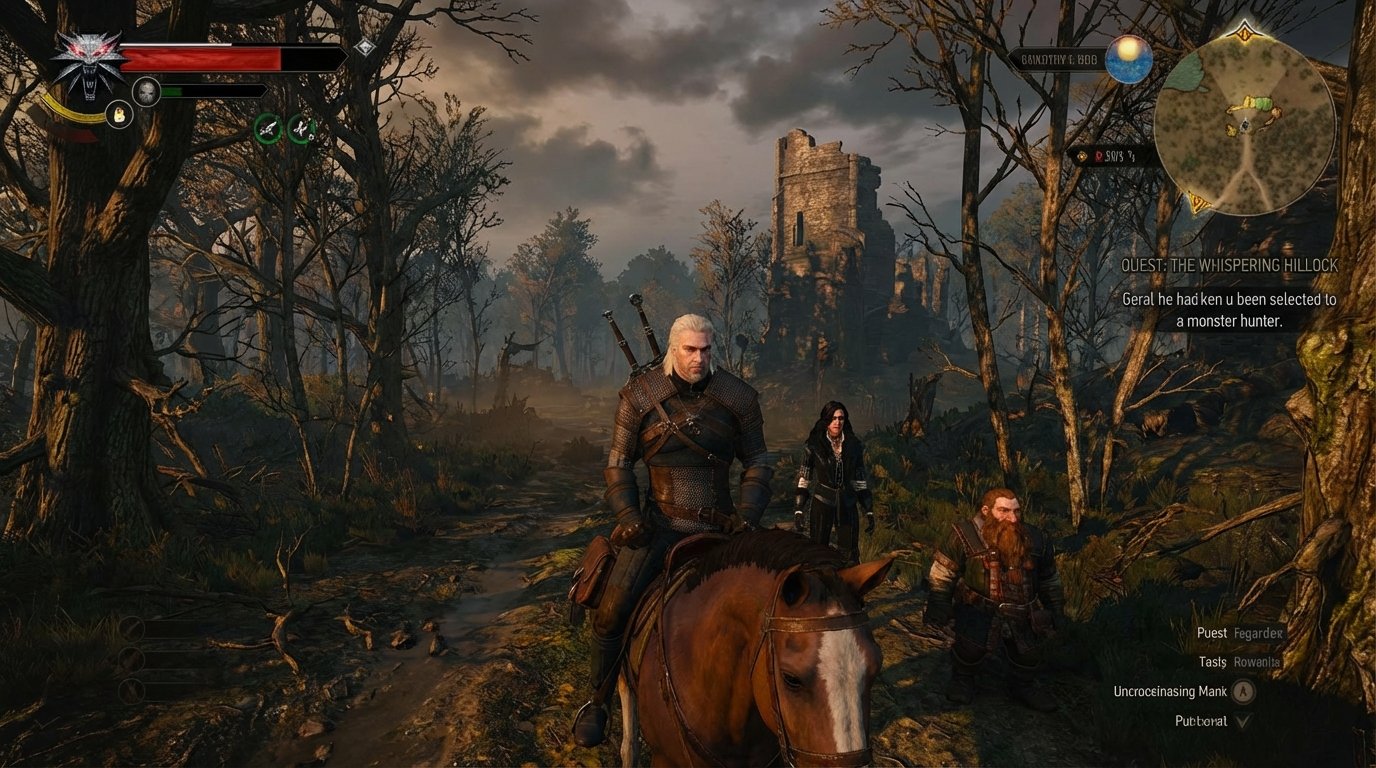Screen dimensions: 1376x768
Task: Click the yellow oil flask buff icon
Action: pos(119,115)
